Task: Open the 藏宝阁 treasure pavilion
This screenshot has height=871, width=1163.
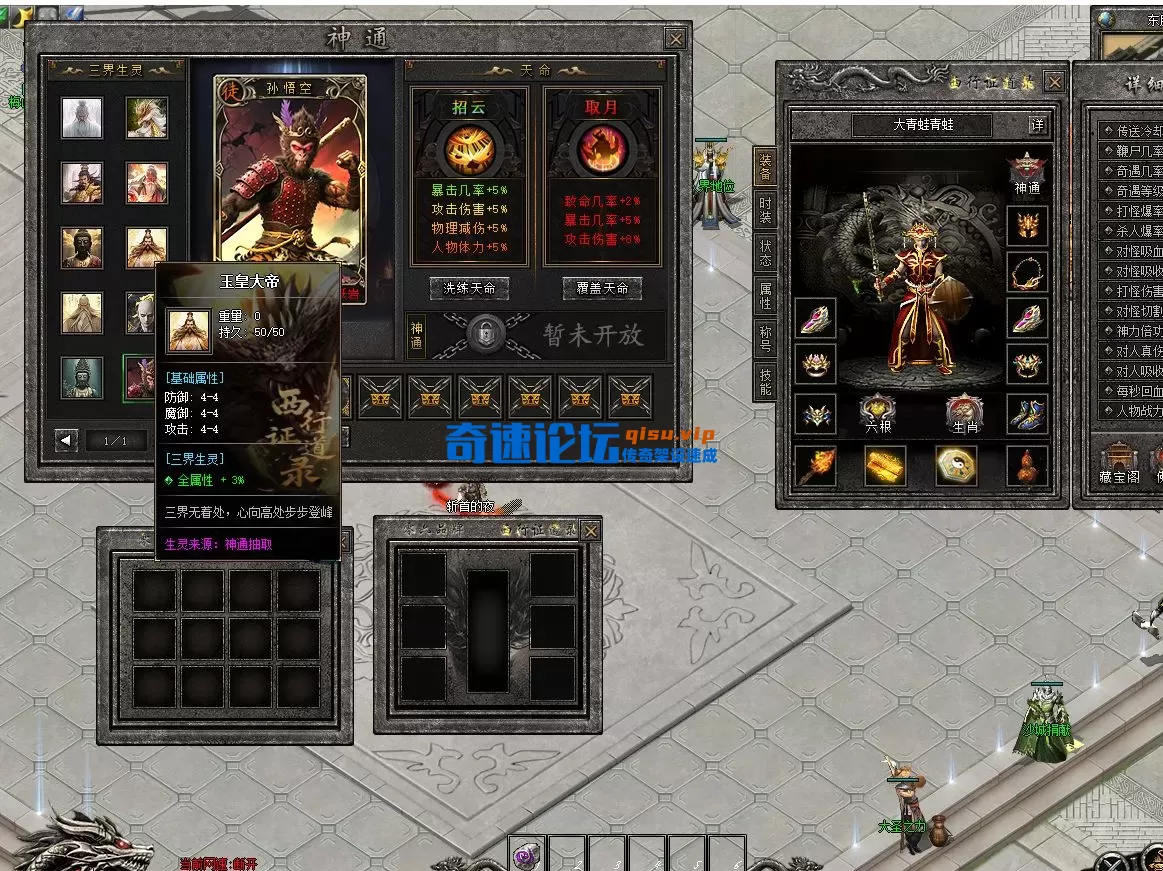Action: pos(1119,461)
